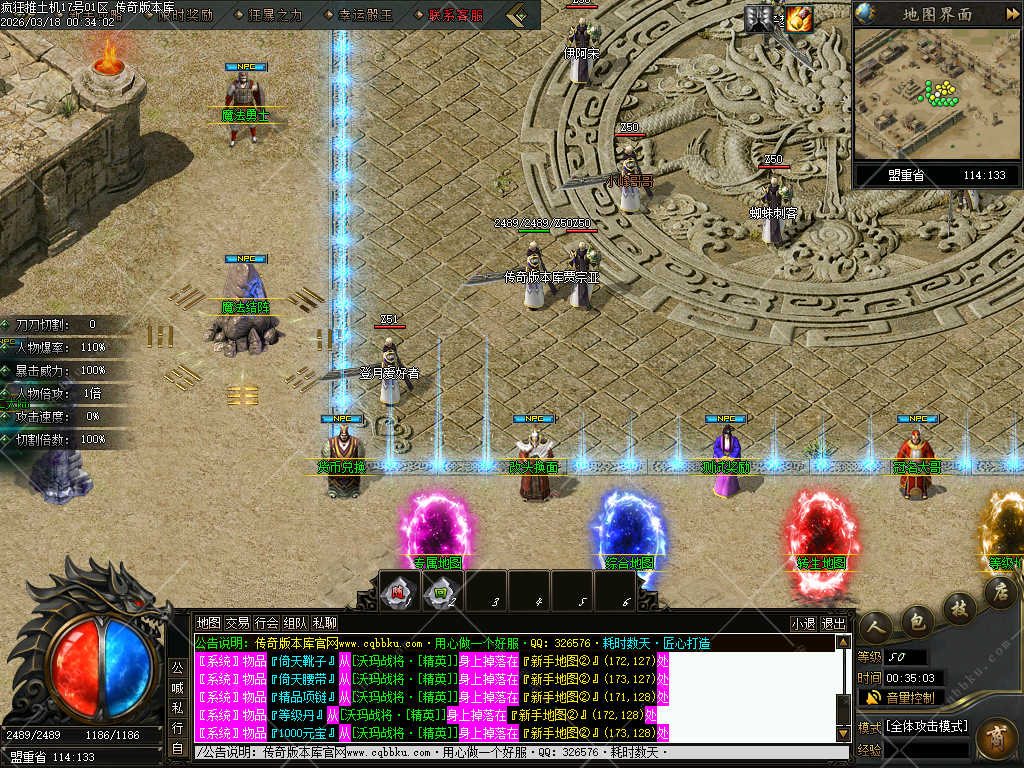Open the 限时奖励 timed reward menu
This screenshot has height=768, width=1024.
(x=186, y=15)
